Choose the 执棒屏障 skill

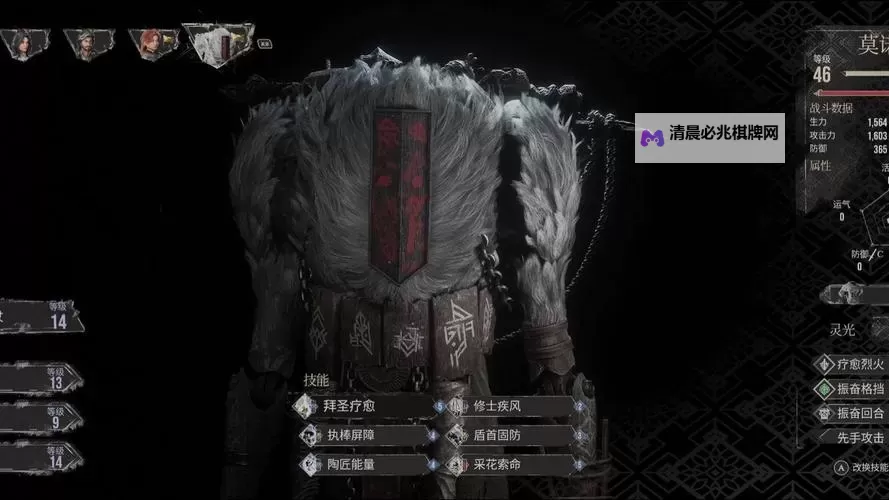[x=364, y=436]
